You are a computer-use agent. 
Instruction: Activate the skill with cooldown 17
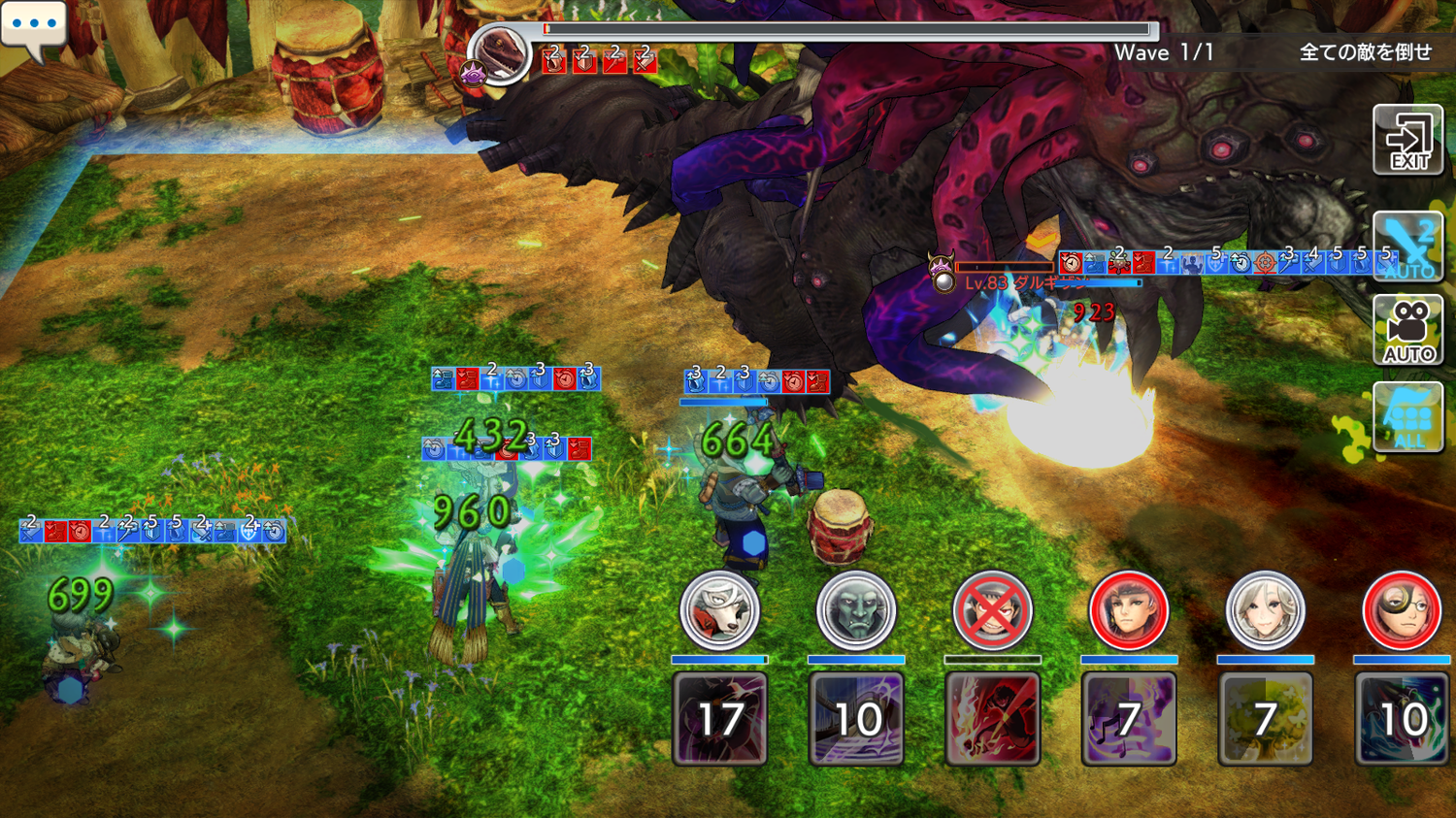[719, 719]
